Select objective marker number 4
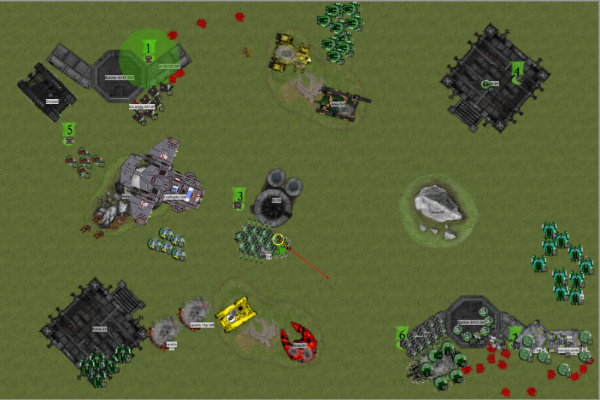Screen dimensions: 600x400 (517, 69)
